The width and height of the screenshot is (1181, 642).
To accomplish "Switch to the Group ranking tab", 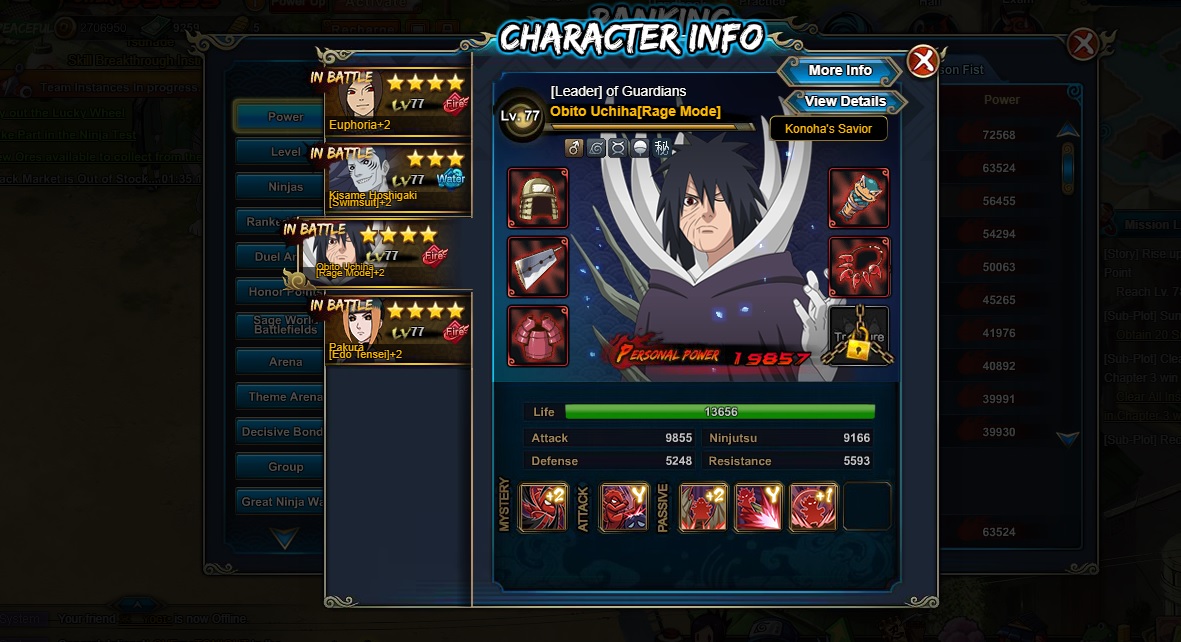I will click(285, 467).
